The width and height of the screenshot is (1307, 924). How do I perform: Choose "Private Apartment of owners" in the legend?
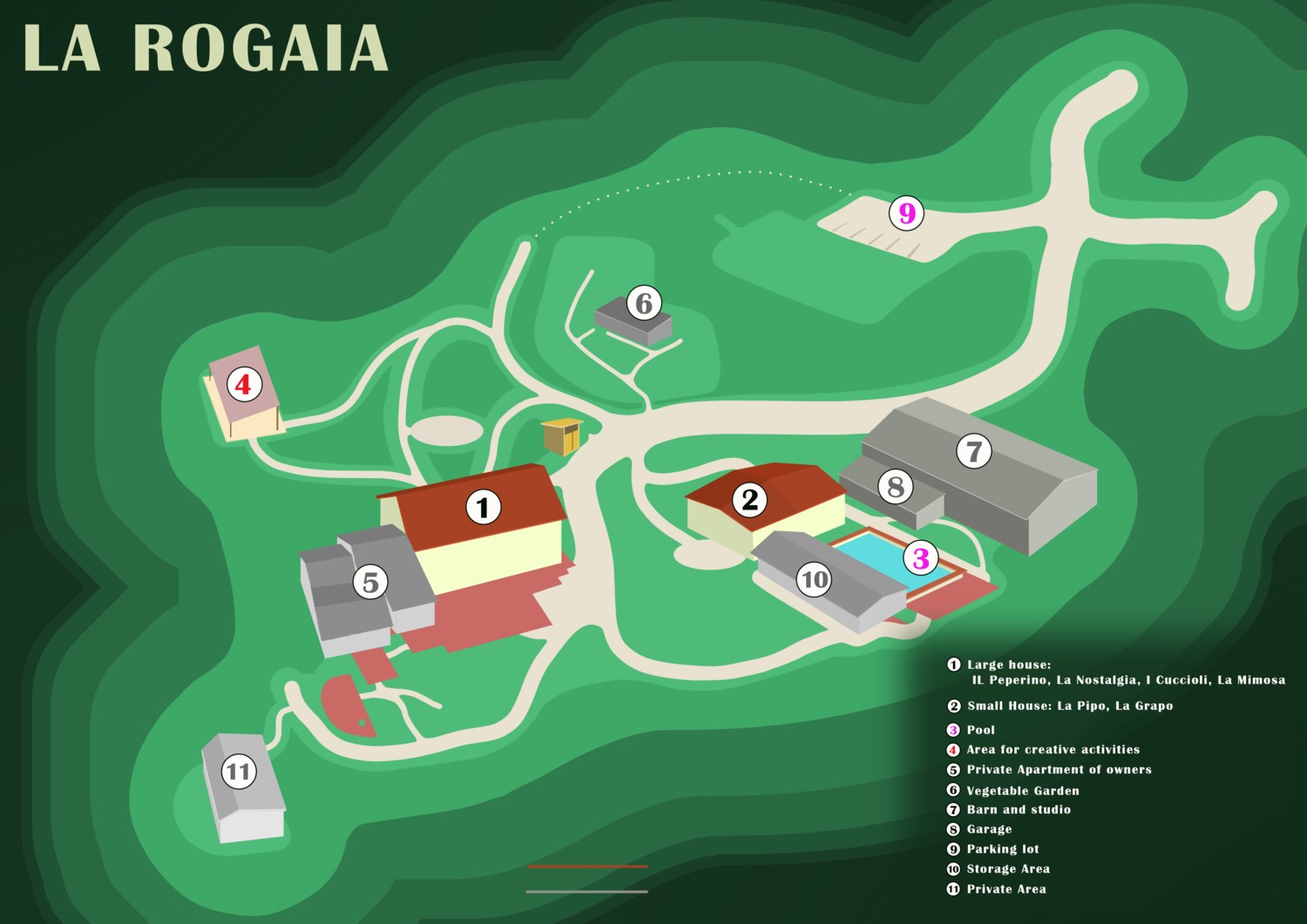coord(1059,770)
